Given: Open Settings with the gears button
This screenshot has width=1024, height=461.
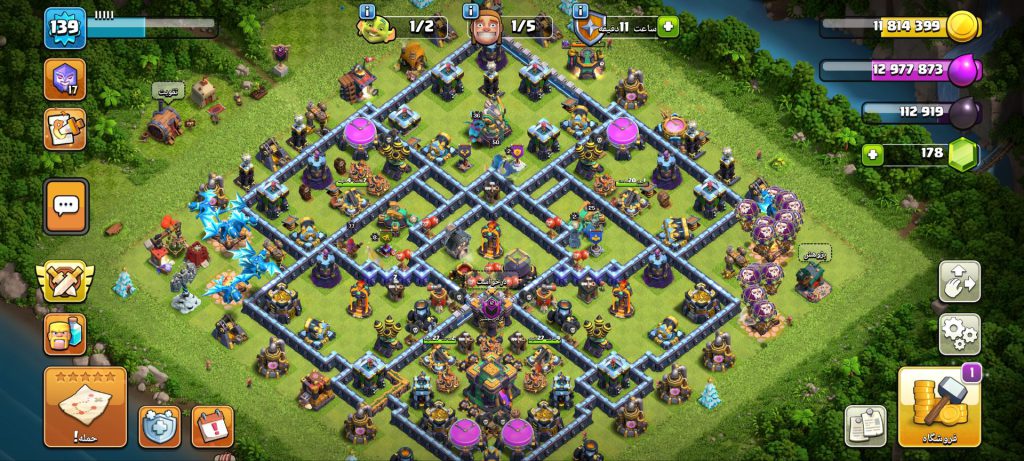Looking at the screenshot, I should click(x=959, y=334).
